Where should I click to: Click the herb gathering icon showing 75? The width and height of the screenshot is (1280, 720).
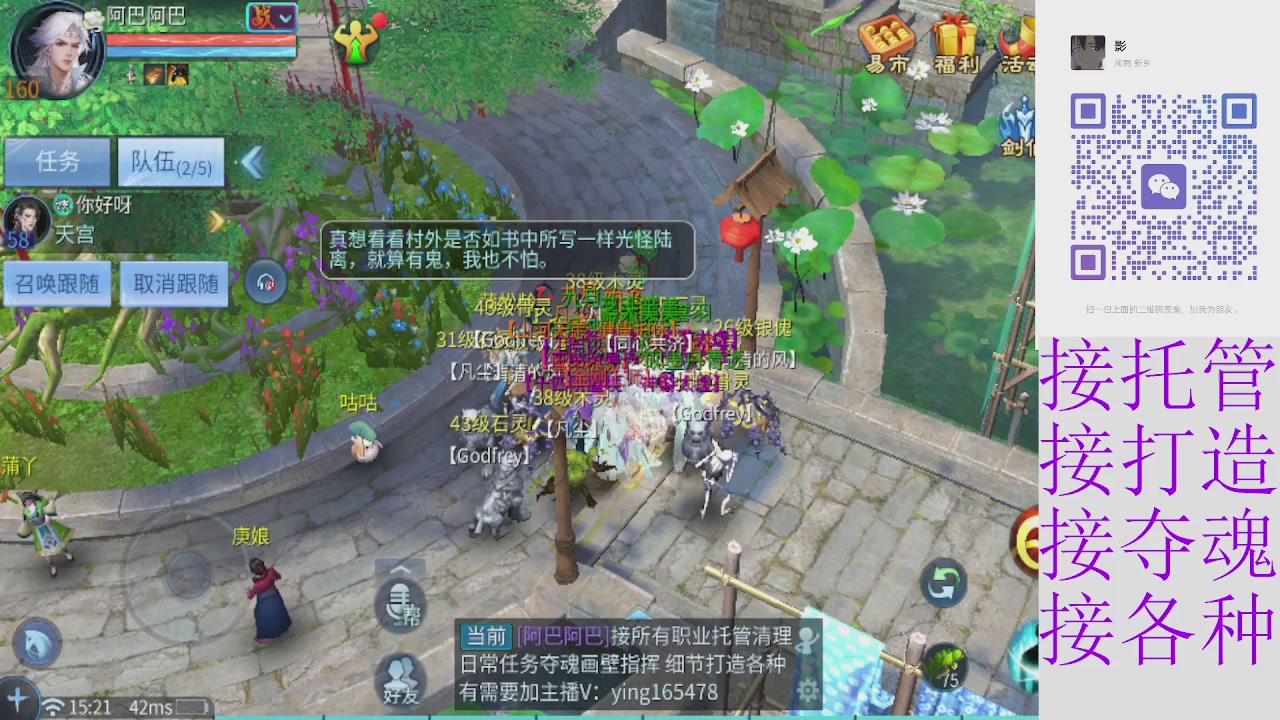click(946, 662)
